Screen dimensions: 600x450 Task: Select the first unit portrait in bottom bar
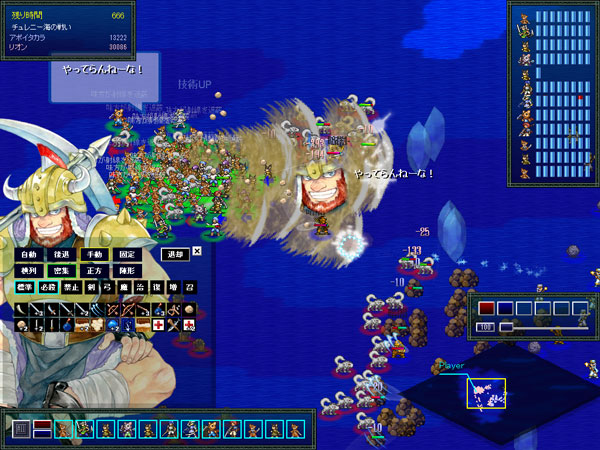pyautogui.click(x=63, y=430)
